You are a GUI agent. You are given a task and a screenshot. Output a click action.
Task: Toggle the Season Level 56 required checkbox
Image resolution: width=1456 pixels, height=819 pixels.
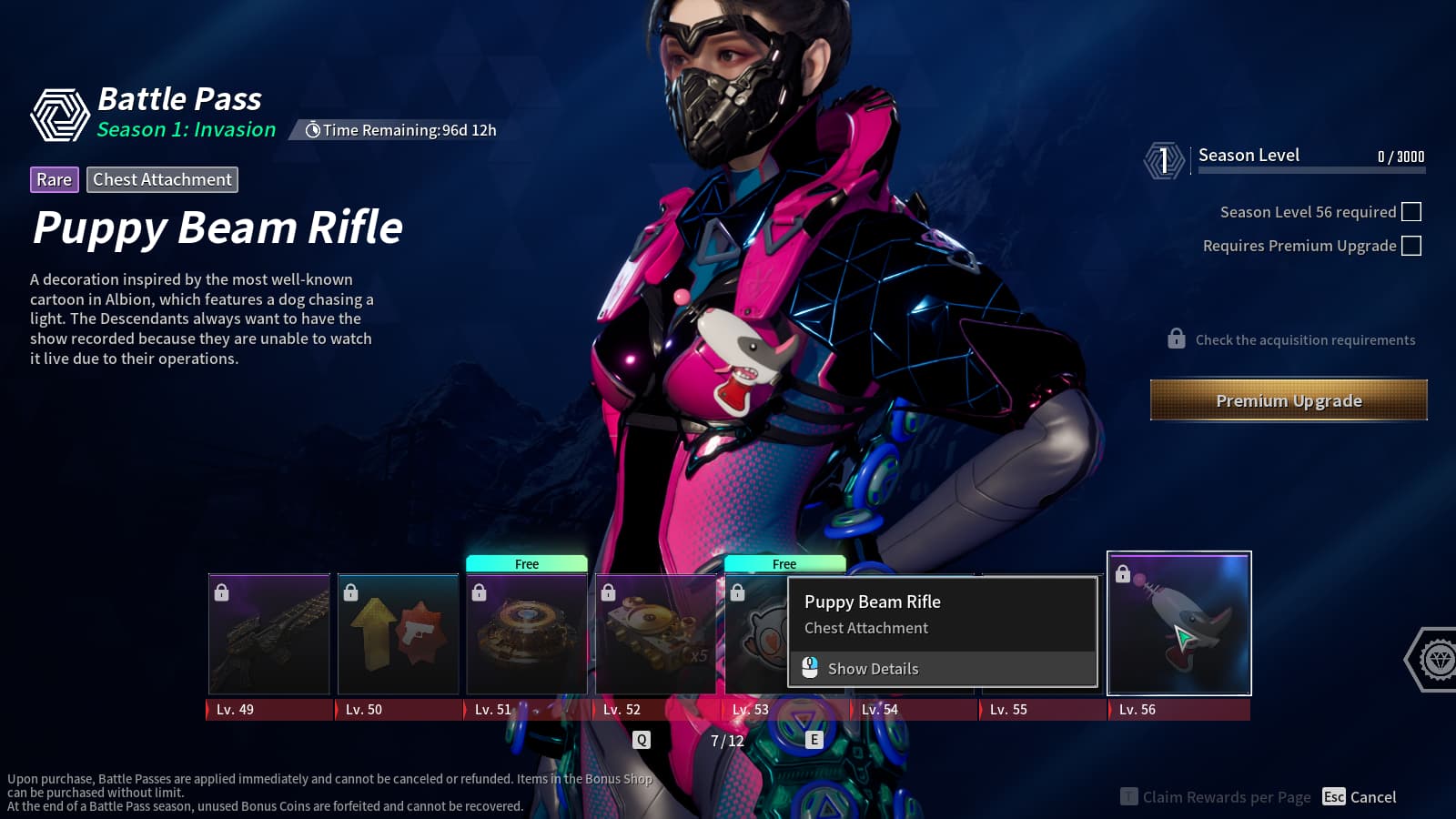tap(1411, 212)
